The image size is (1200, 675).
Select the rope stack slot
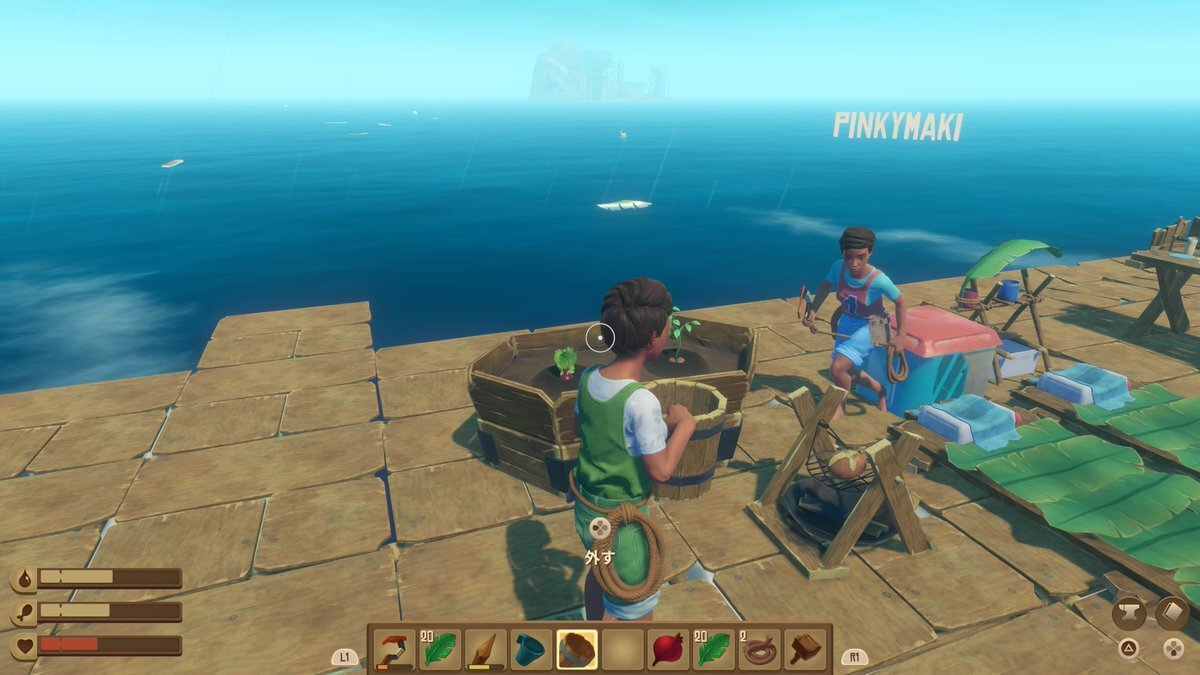759,650
